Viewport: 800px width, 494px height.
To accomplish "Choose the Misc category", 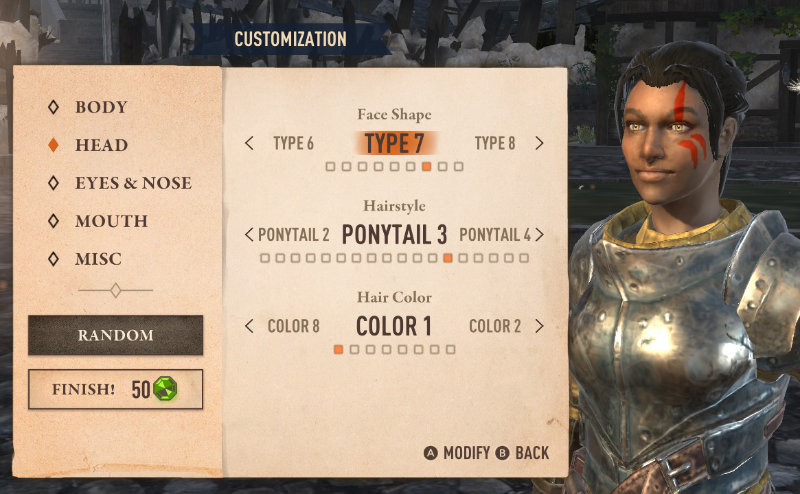I will click(98, 259).
